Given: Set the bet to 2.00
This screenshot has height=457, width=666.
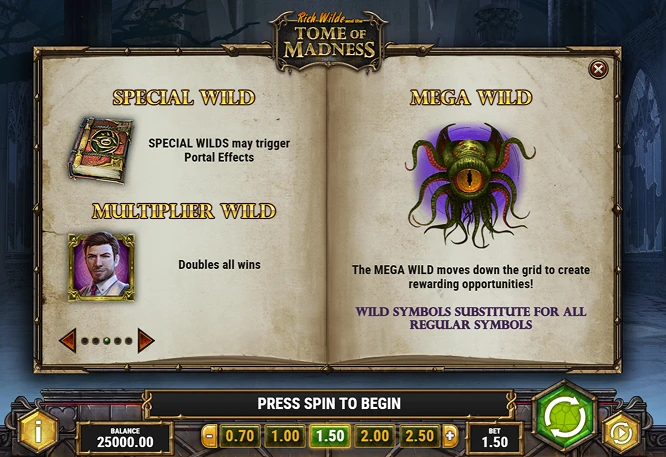Looking at the screenshot, I should click(x=374, y=436).
